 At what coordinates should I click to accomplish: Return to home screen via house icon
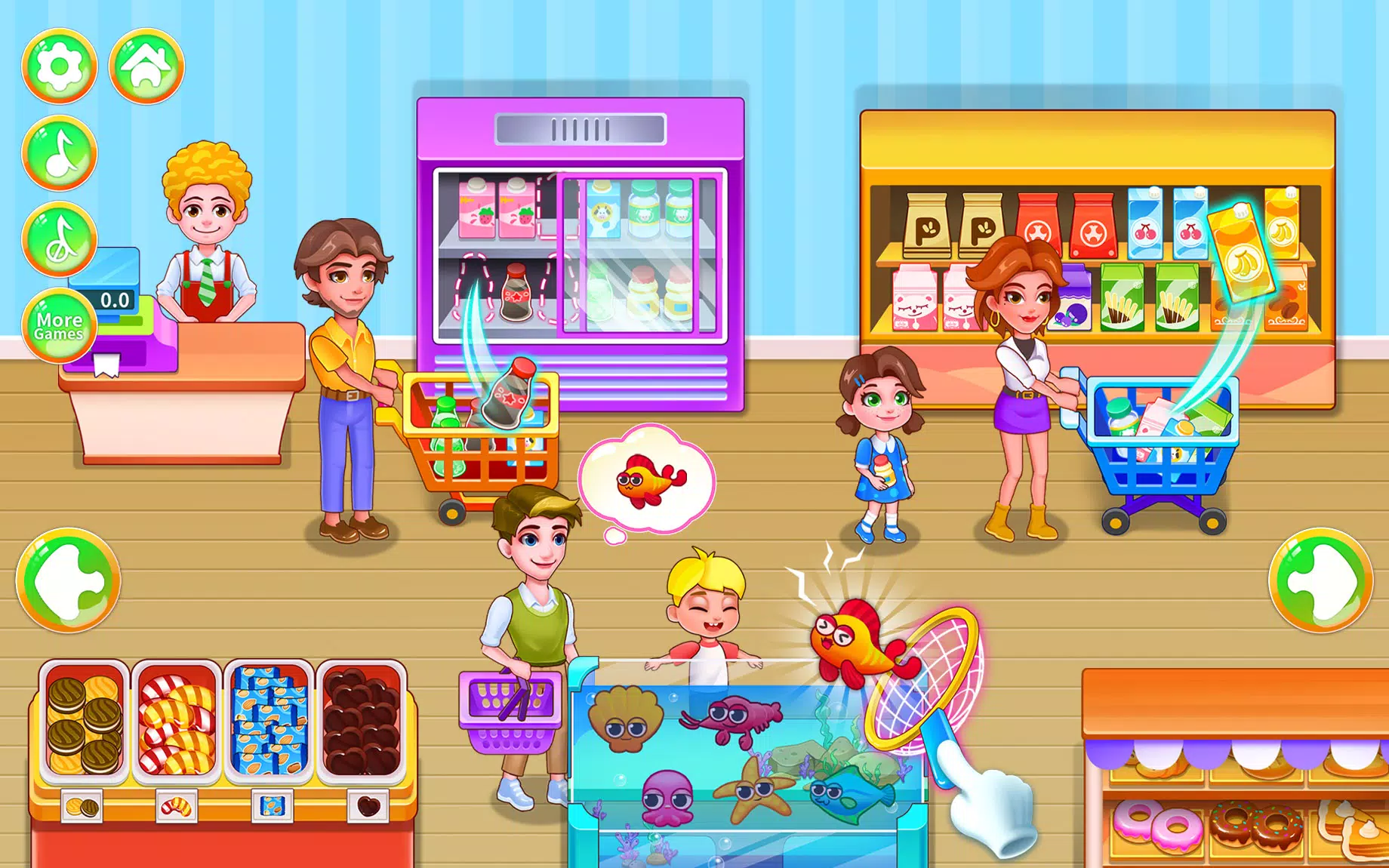(x=146, y=65)
